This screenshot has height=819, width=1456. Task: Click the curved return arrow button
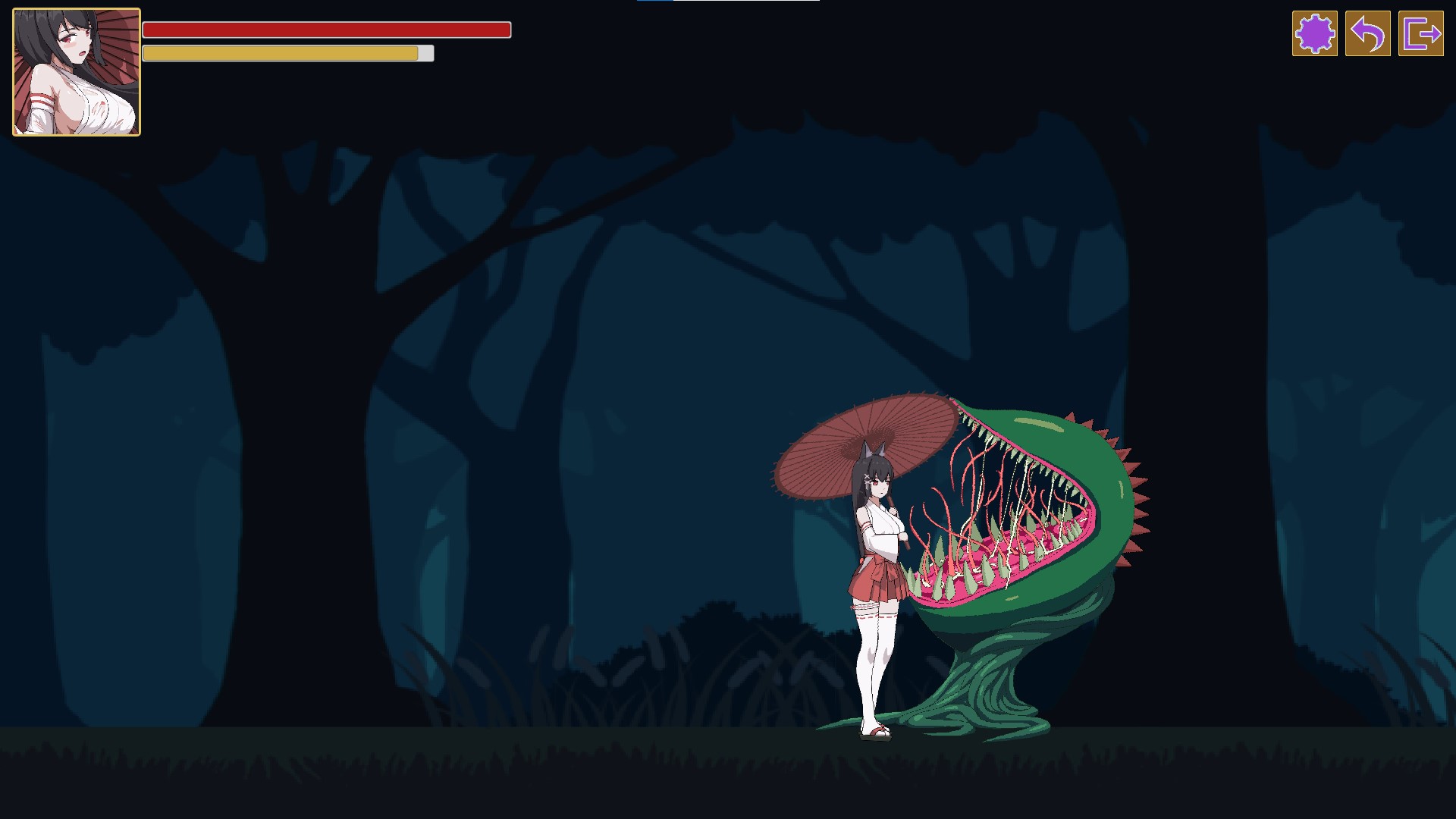[x=1367, y=33]
